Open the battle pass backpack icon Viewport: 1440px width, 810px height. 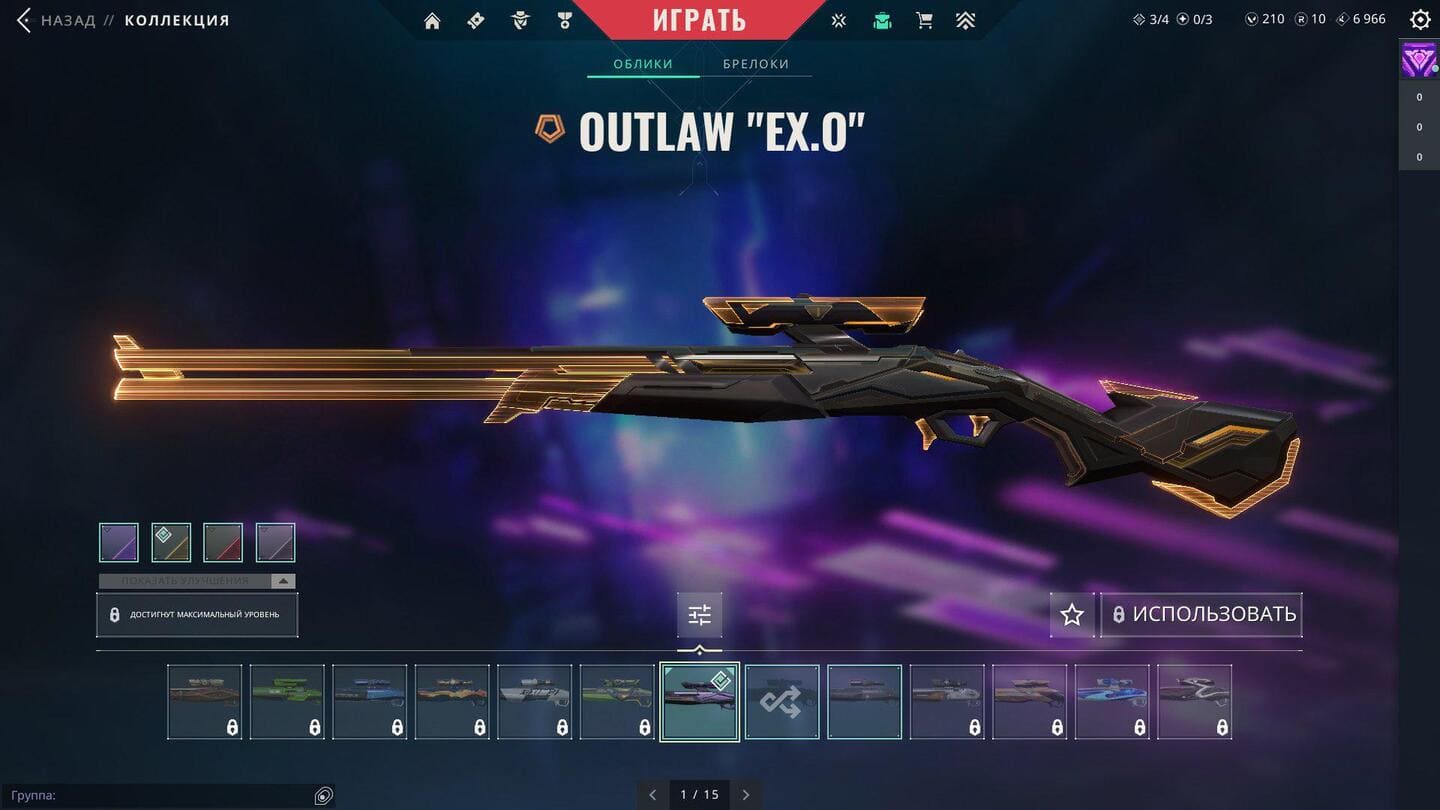point(881,21)
